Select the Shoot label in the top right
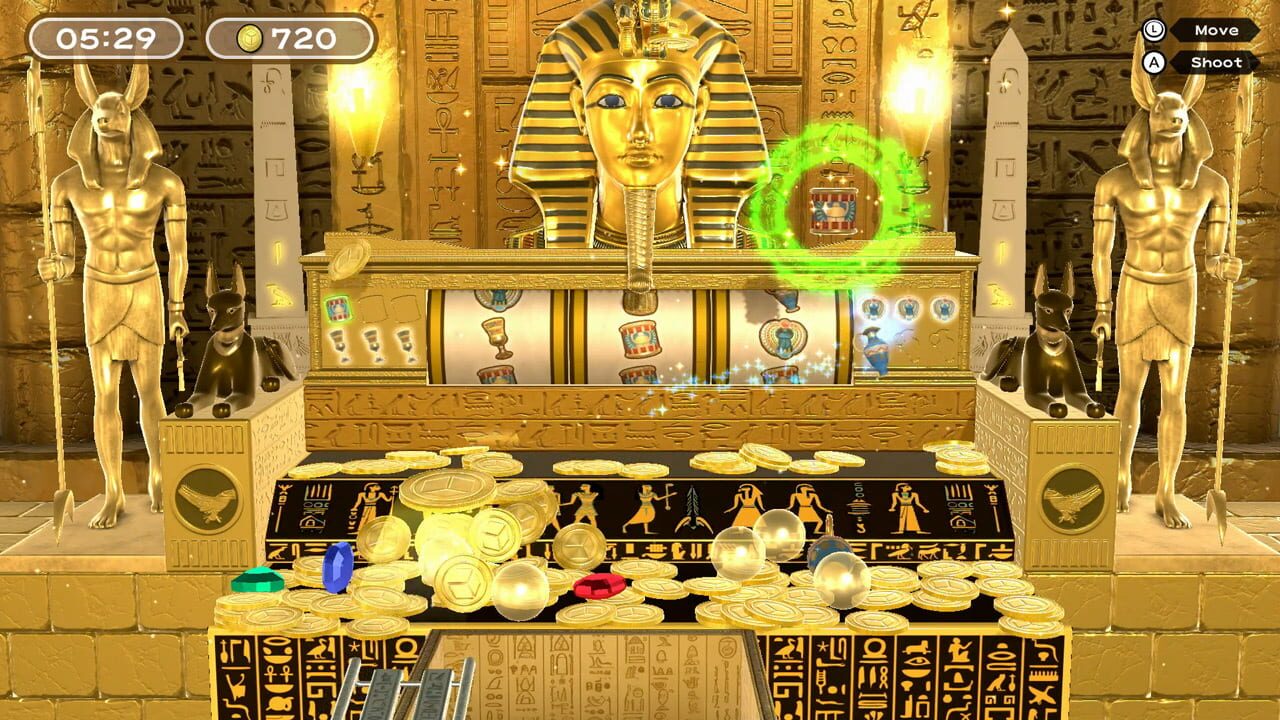The width and height of the screenshot is (1280, 720). click(1218, 62)
